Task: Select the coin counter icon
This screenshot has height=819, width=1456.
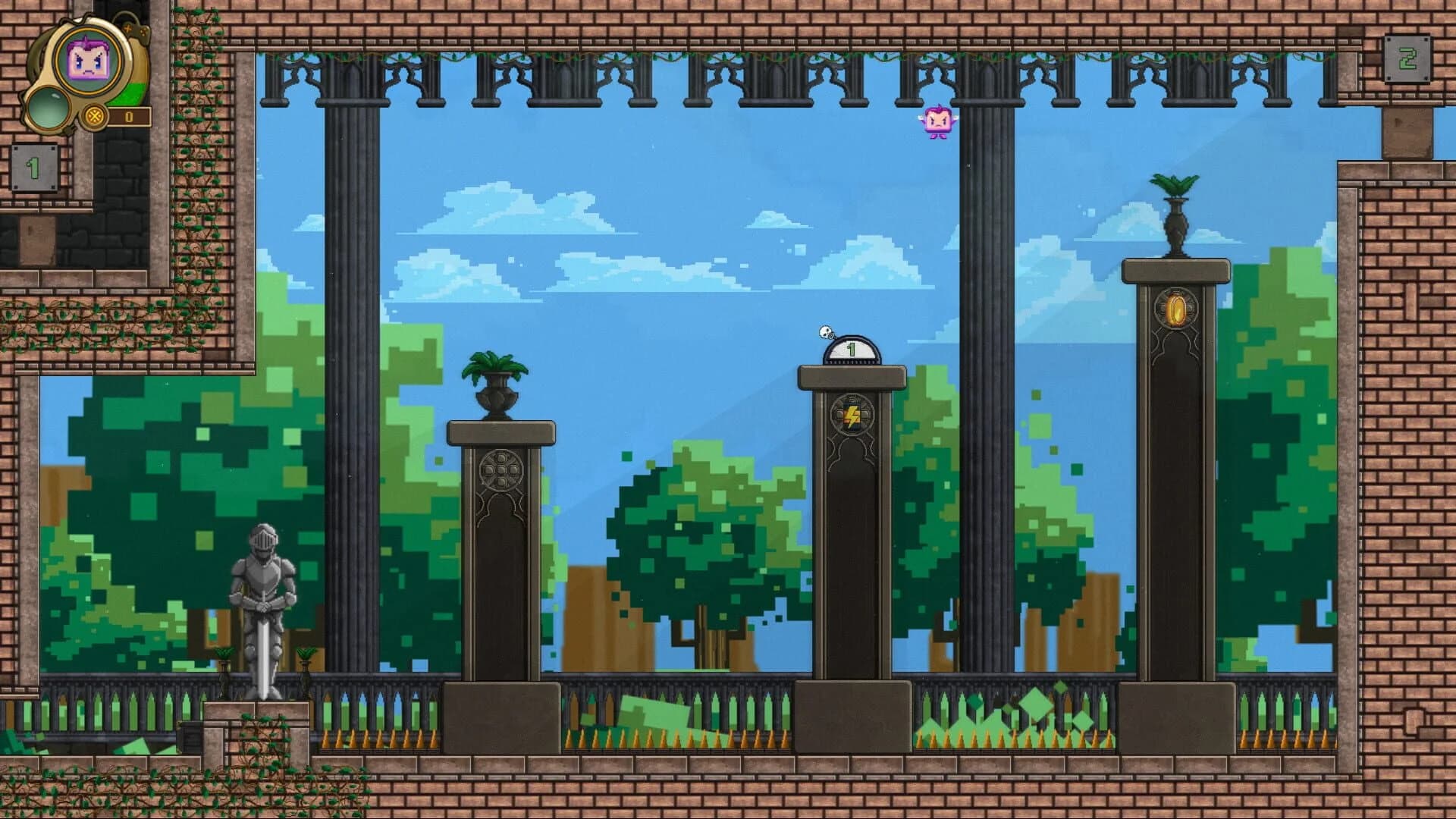Action: pos(93,116)
